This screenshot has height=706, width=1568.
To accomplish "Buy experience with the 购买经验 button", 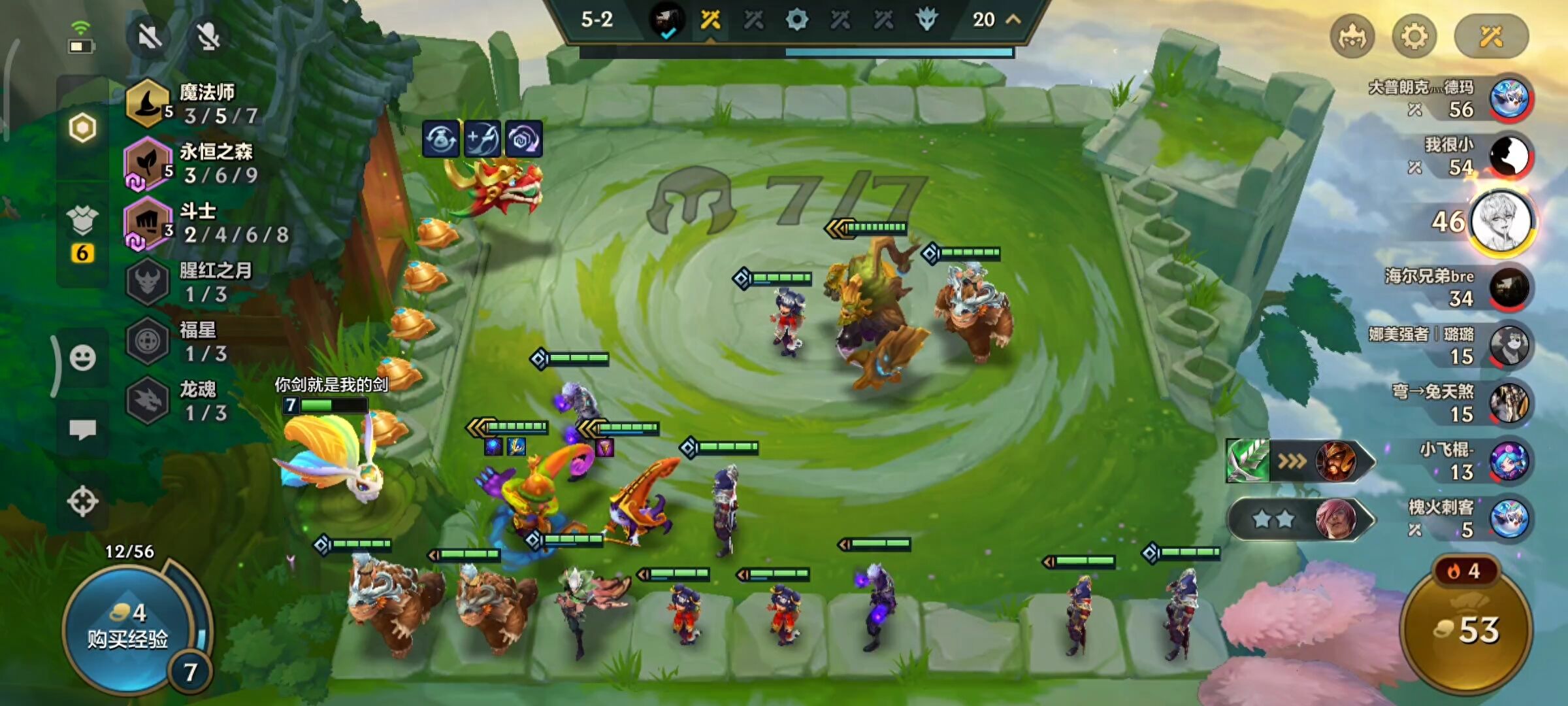I will (128, 626).
